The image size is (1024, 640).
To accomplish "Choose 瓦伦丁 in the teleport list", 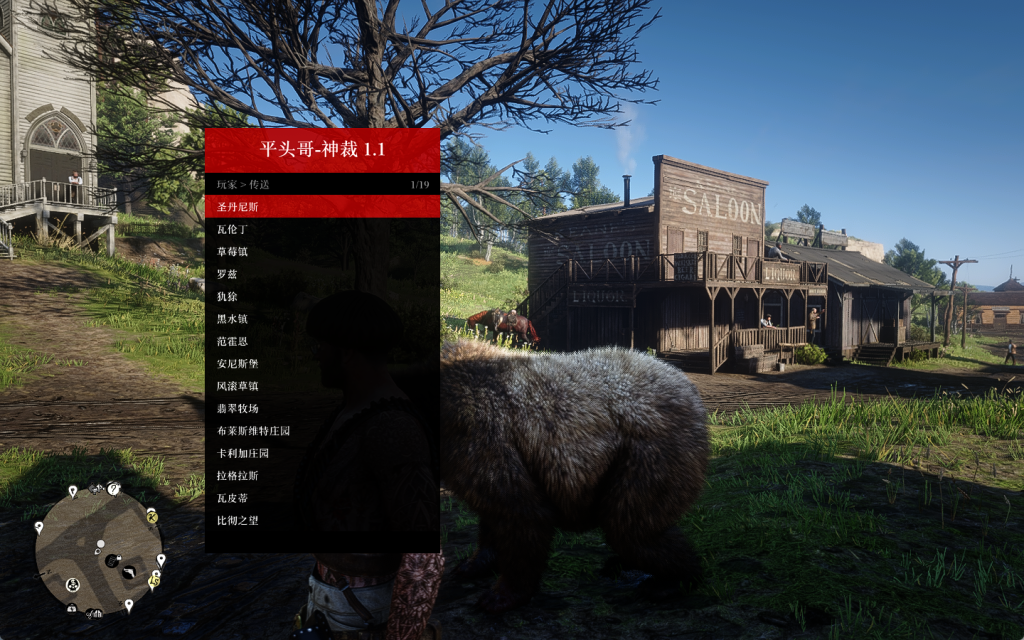I will click(322, 229).
